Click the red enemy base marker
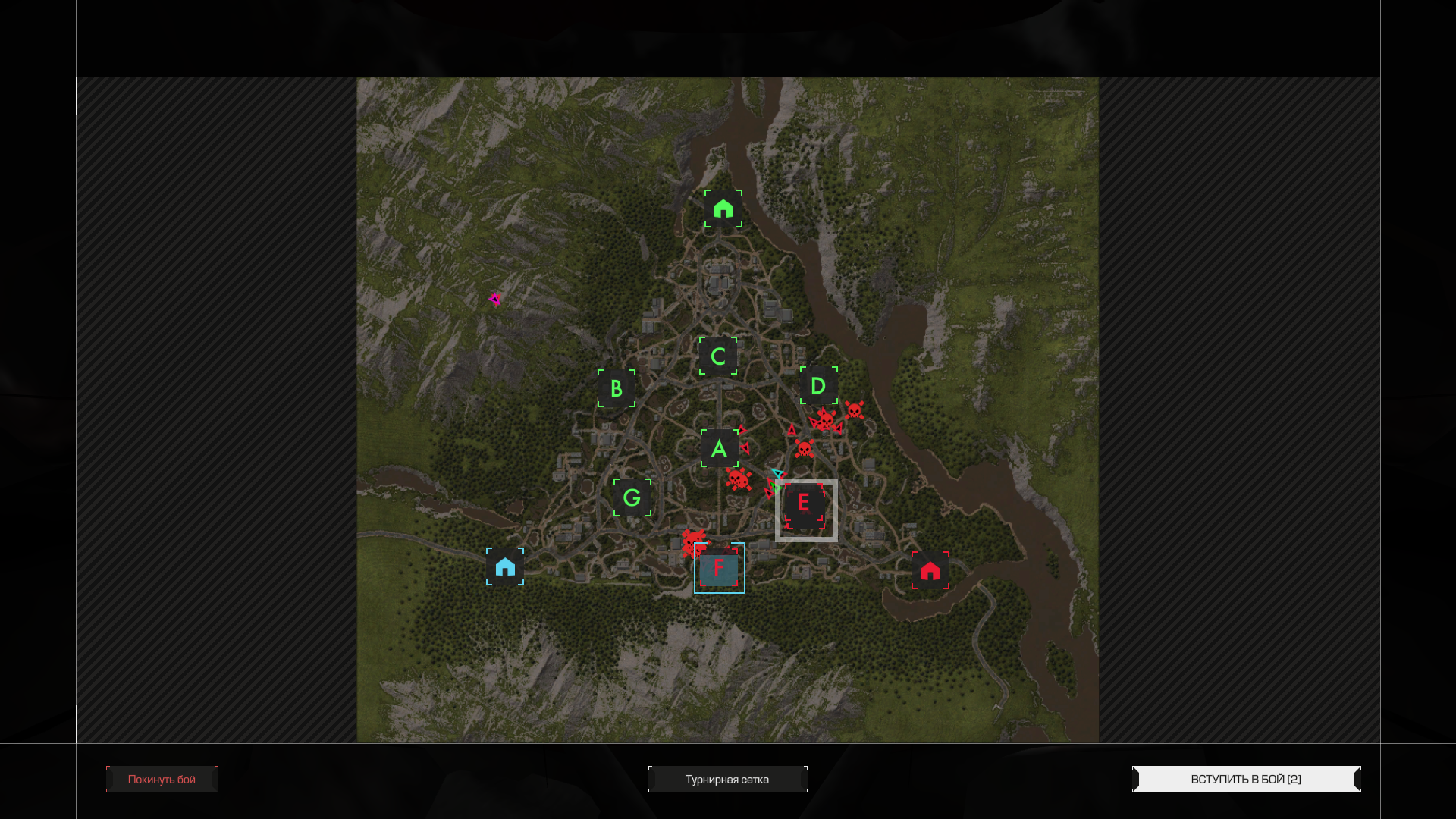Image resolution: width=1456 pixels, height=819 pixels. tap(930, 571)
